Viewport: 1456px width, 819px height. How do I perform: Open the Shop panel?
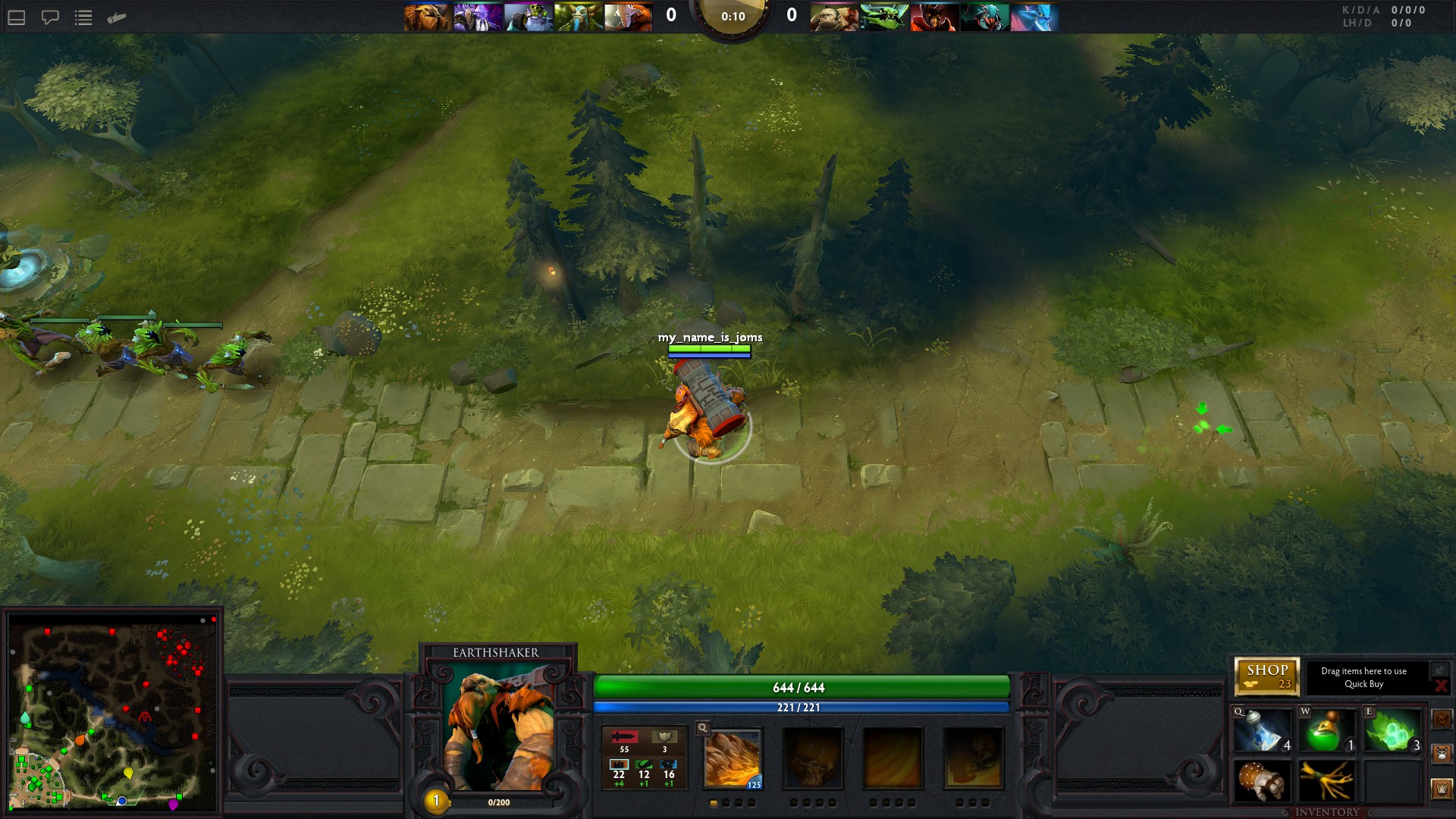tap(1266, 676)
